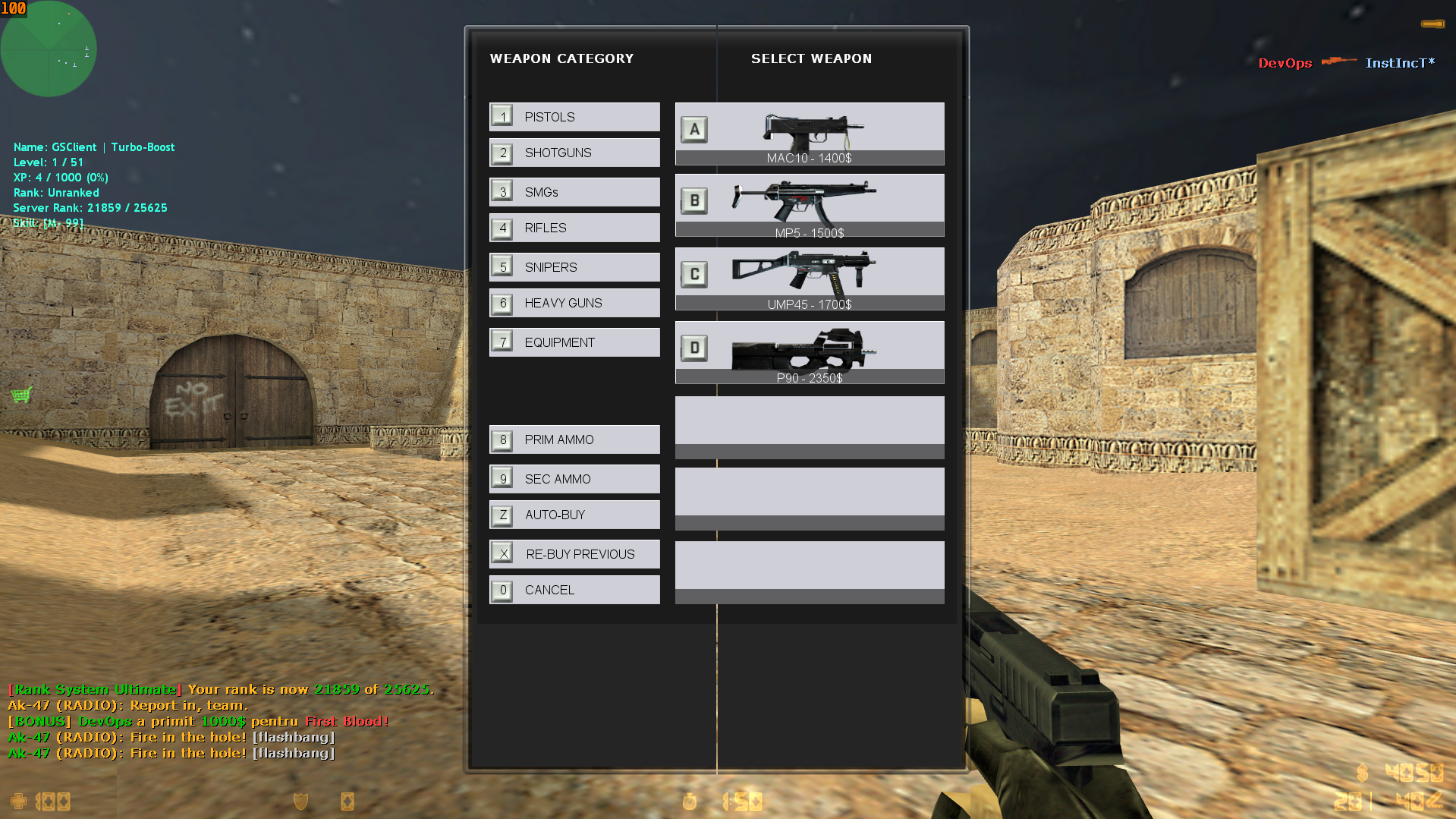1456x819 pixels.
Task: Select the Equipment category
Action: click(x=574, y=342)
